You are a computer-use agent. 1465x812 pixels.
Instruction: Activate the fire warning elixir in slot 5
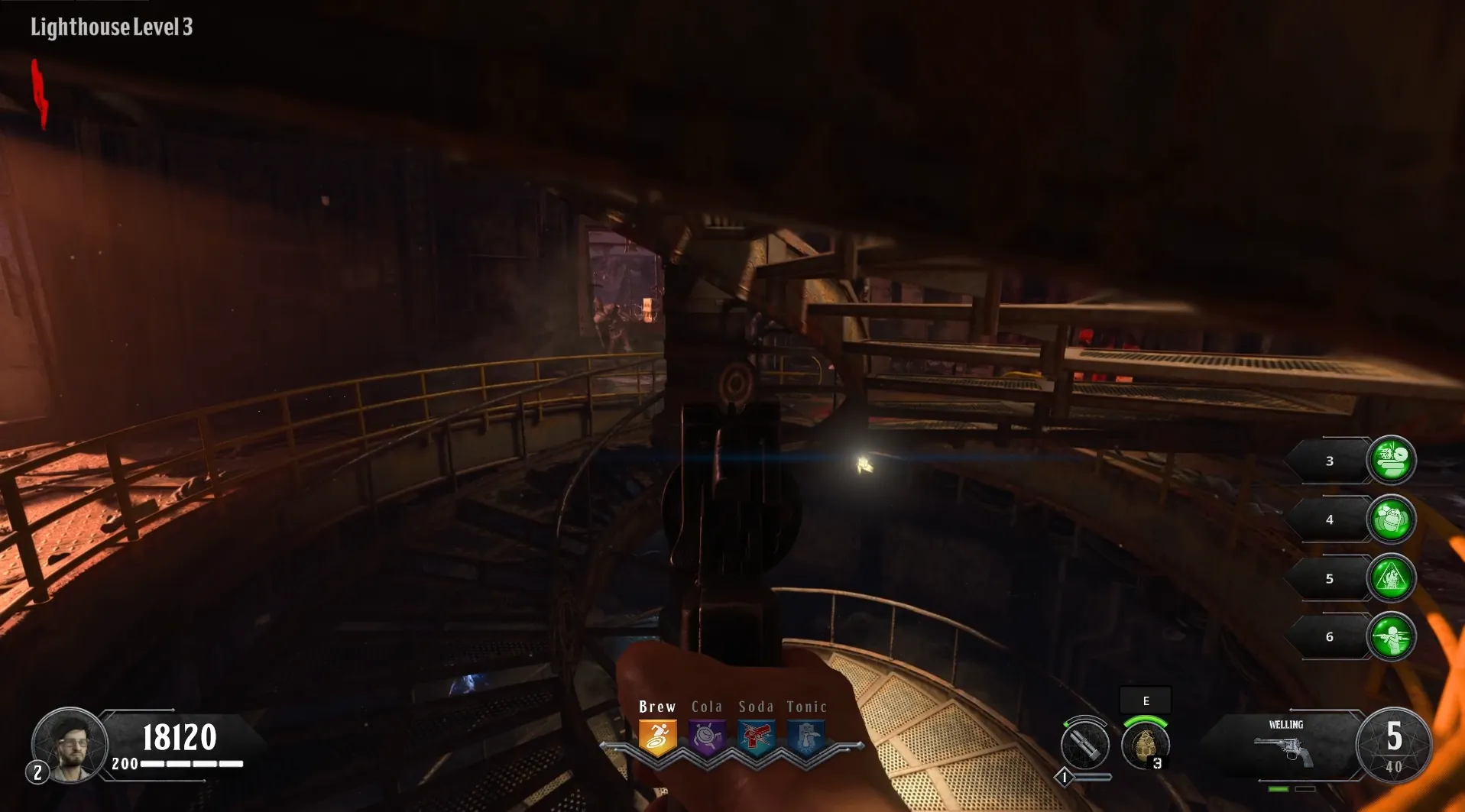tap(1391, 577)
